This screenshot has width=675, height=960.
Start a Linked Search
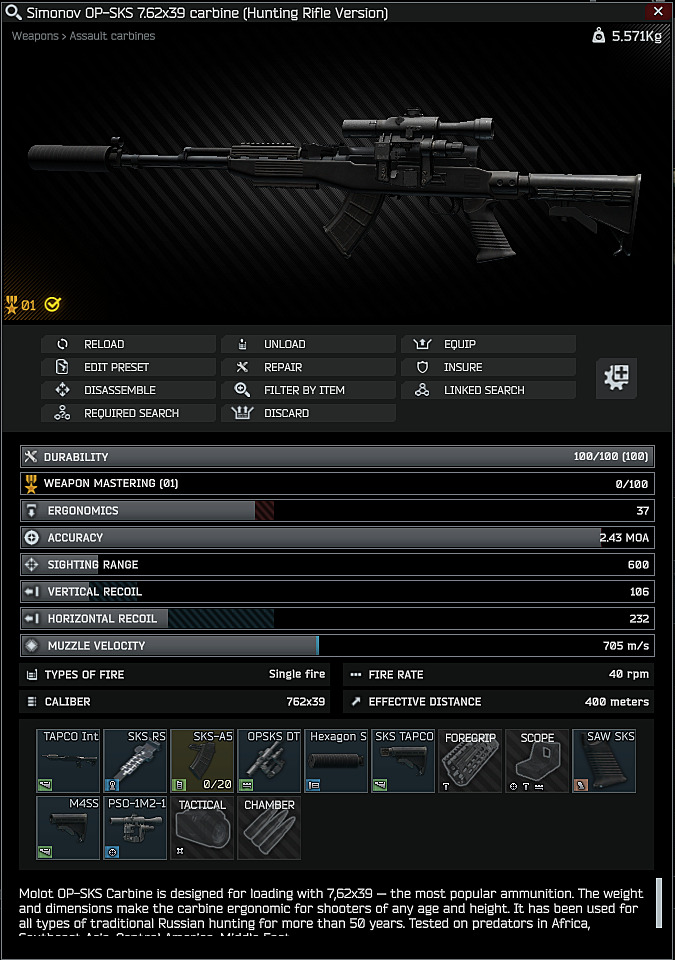click(488, 390)
